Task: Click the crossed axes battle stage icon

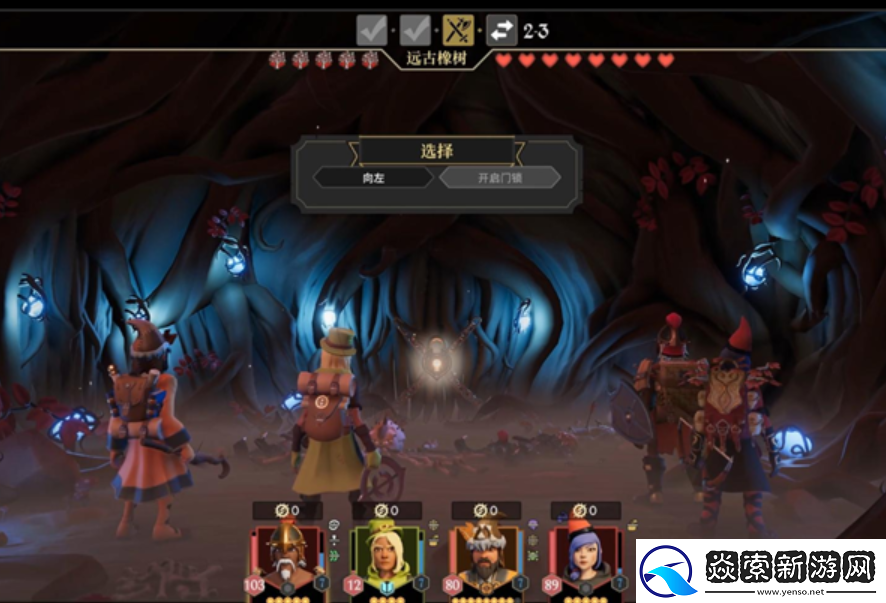Action: (458, 30)
